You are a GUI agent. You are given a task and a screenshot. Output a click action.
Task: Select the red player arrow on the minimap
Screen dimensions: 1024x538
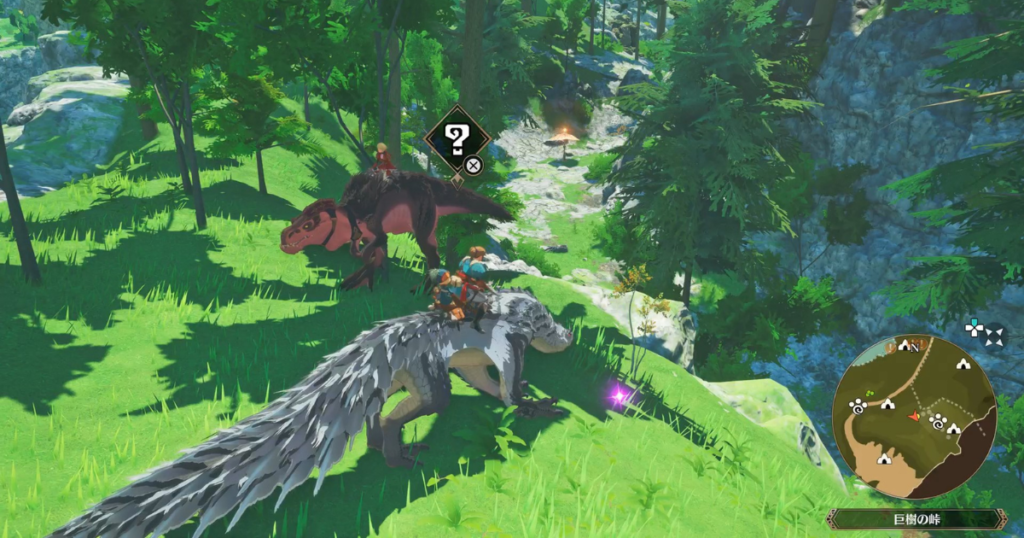[913, 414]
